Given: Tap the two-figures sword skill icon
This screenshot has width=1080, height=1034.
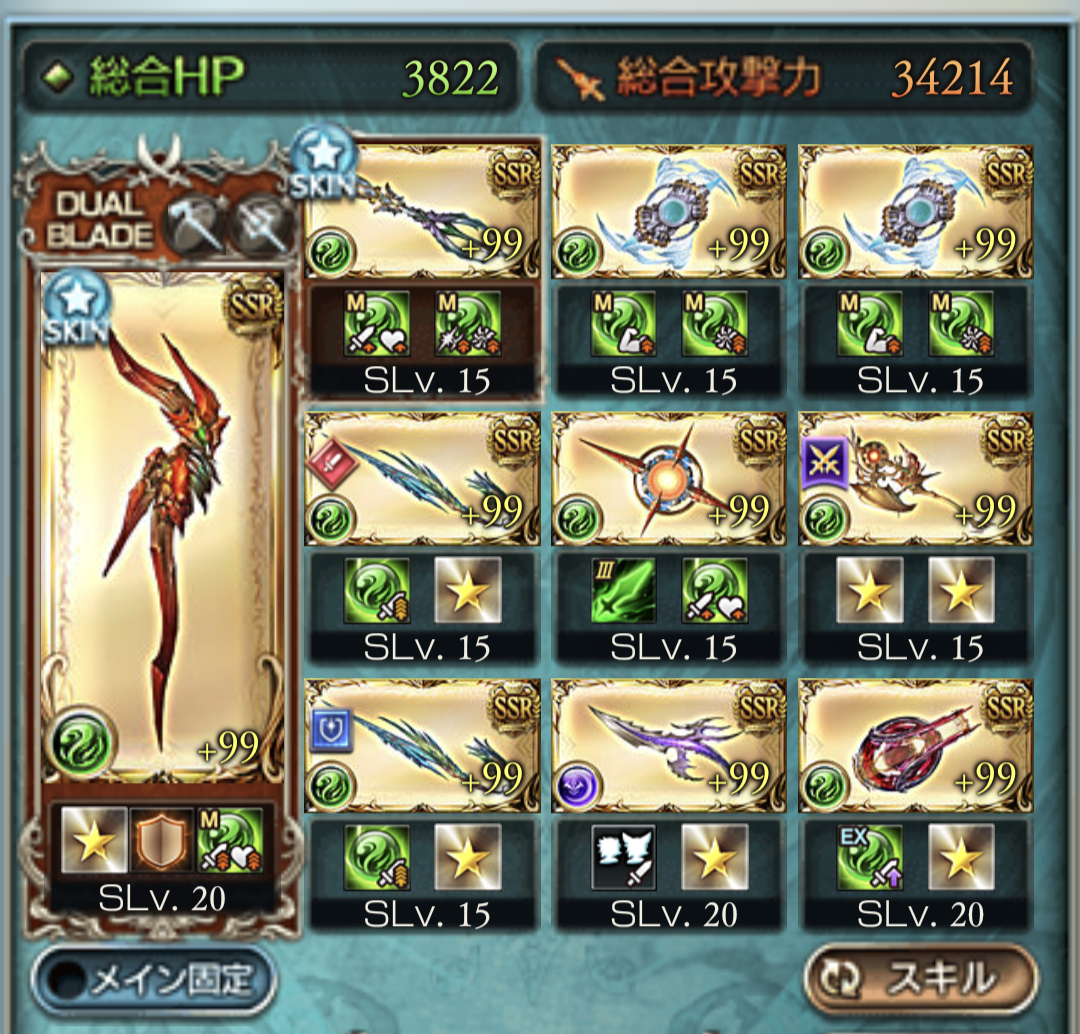Looking at the screenshot, I should (x=623, y=857).
